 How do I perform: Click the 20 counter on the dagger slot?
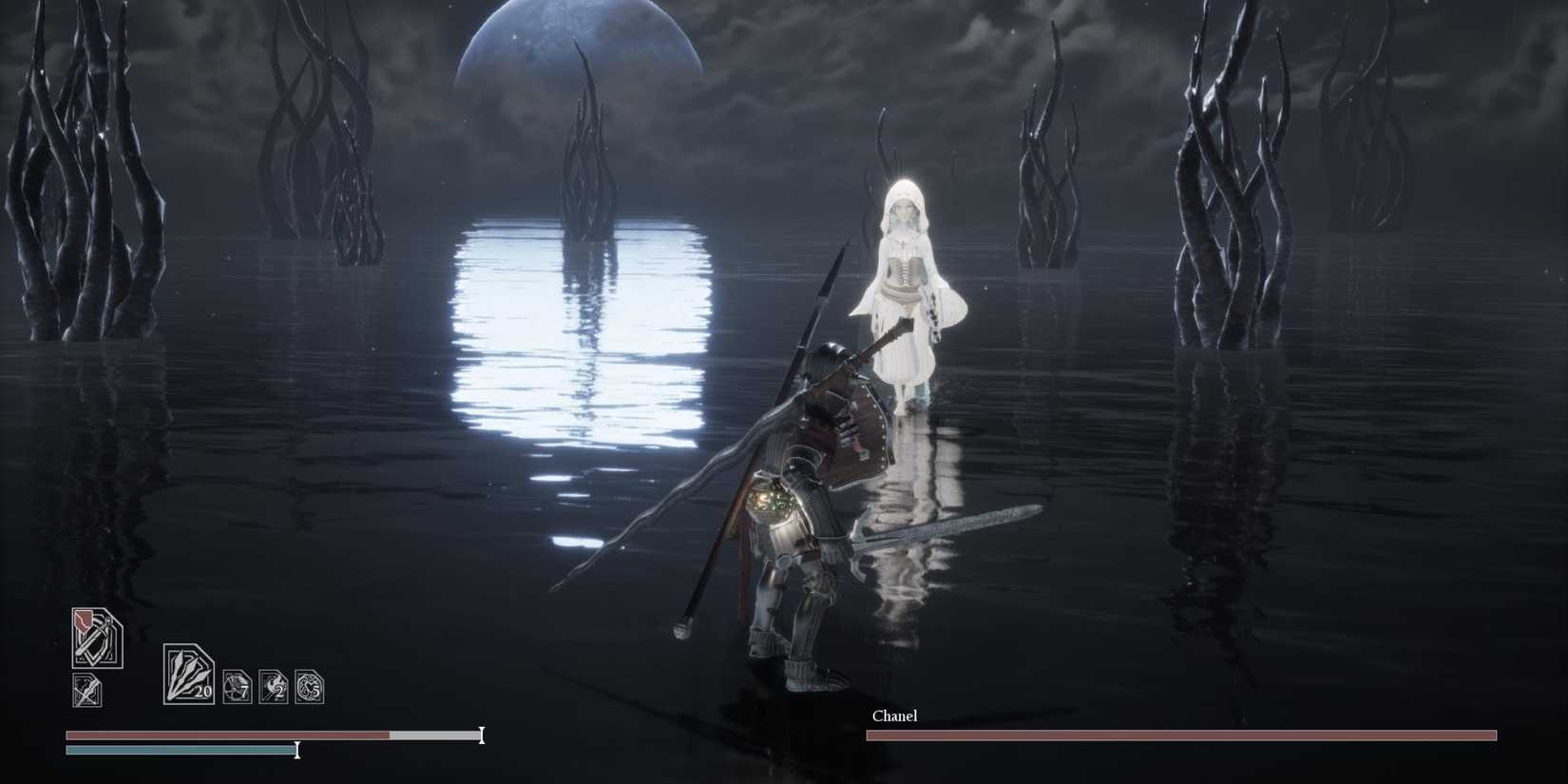click(204, 690)
